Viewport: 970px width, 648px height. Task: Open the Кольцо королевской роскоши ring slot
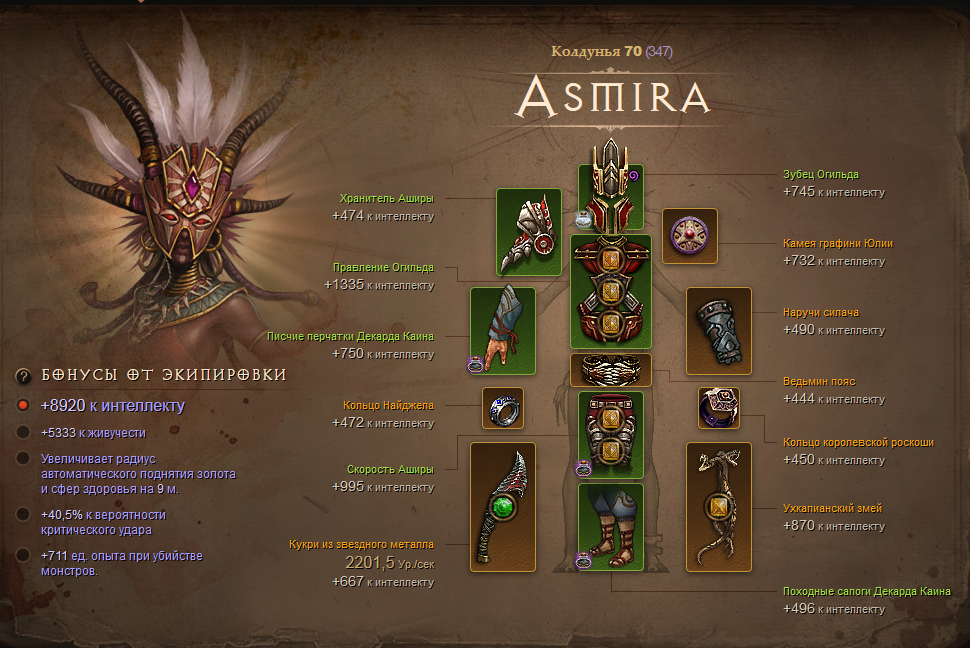click(718, 408)
